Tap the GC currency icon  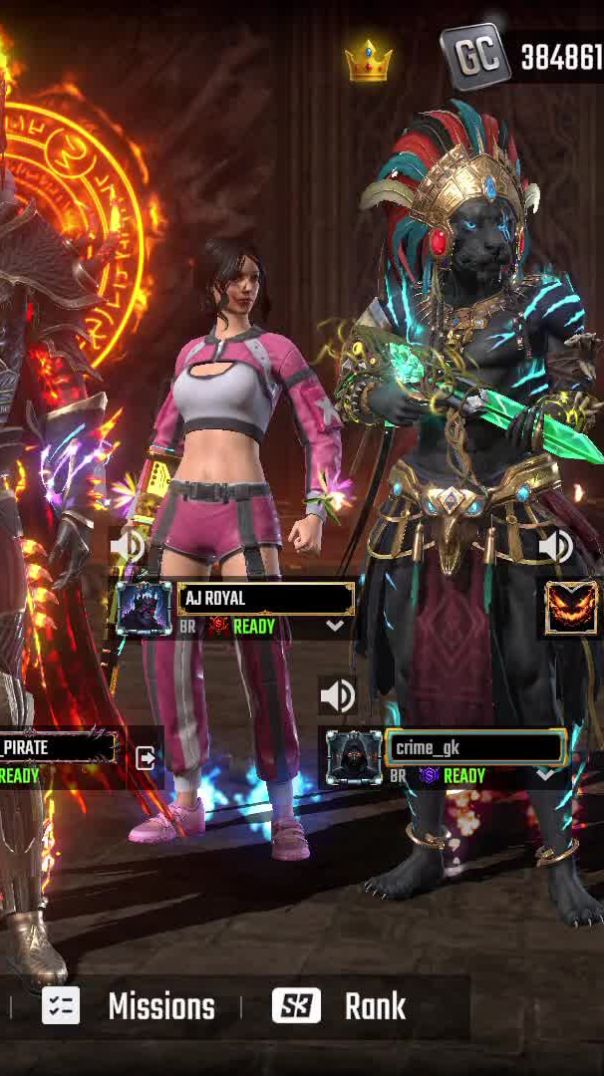(x=475, y=56)
